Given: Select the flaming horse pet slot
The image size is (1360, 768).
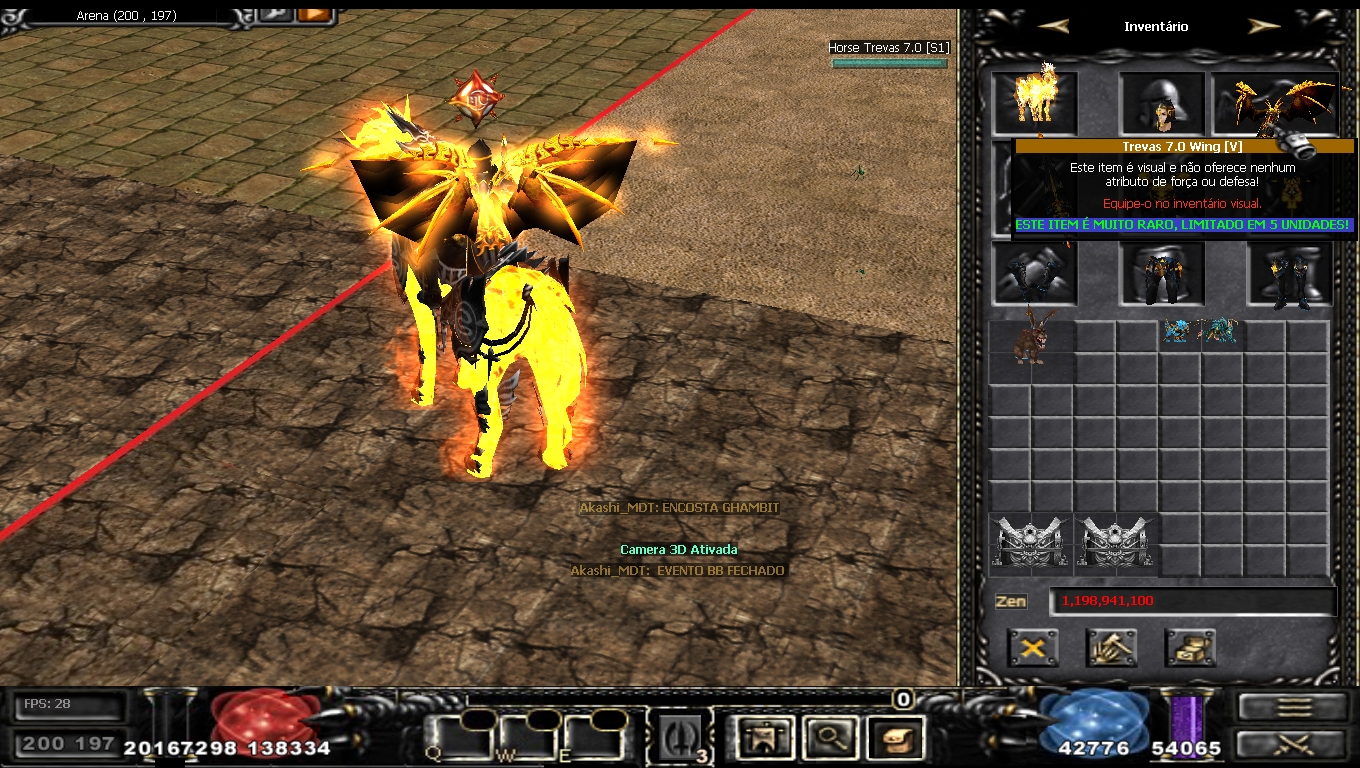Looking at the screenshot, I should pos(1035,101).
